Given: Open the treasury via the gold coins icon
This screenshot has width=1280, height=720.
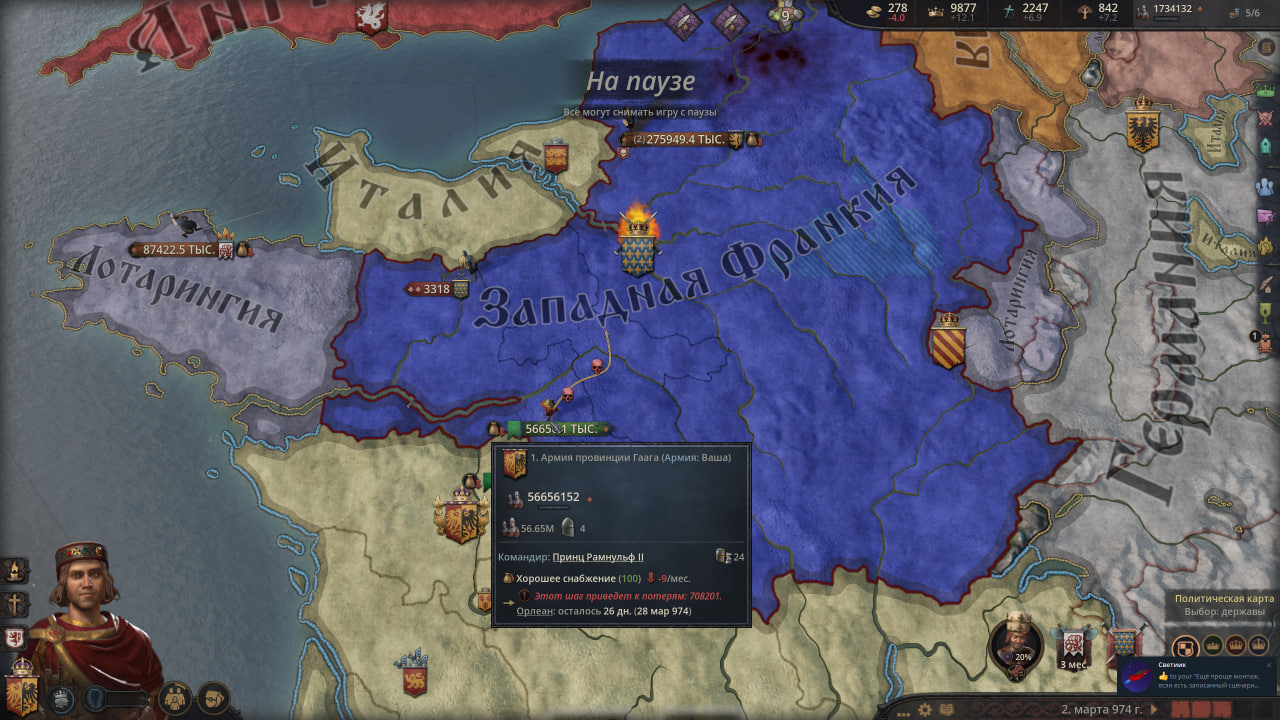Looking at the screenshot, I should pos(874,12).
